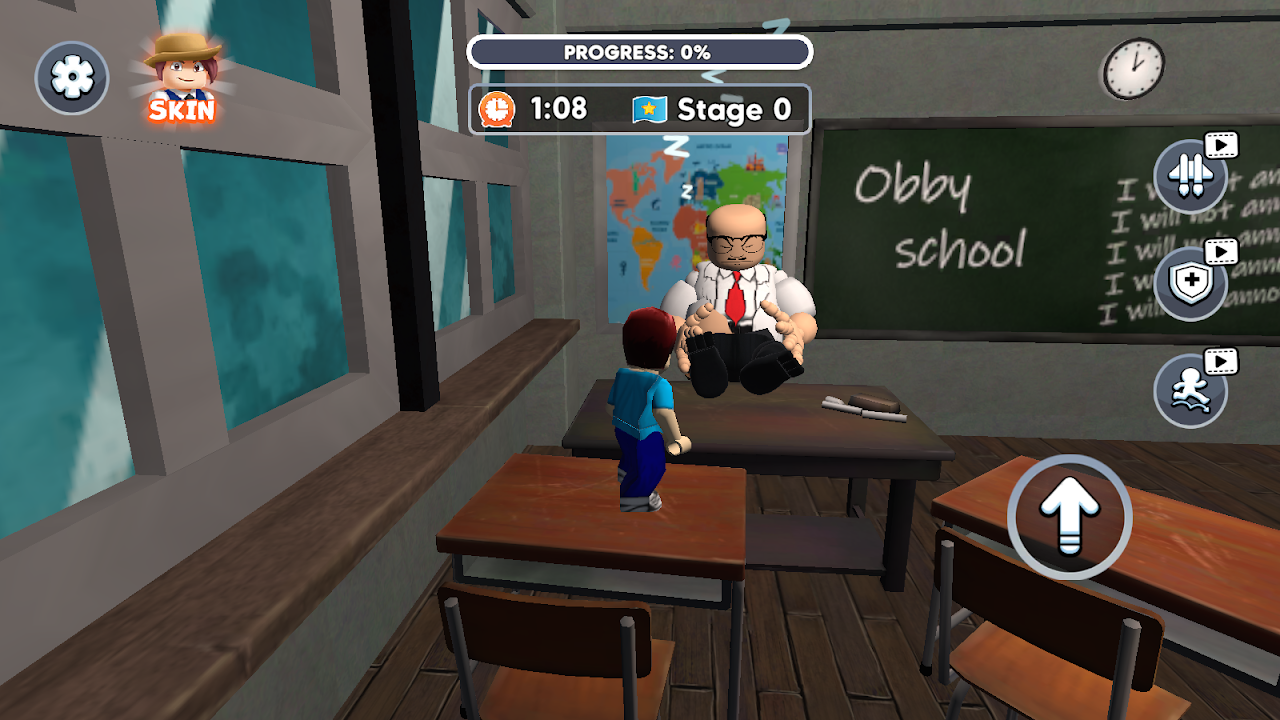The width and height of the screenshot is (1280, 720).
Task: Open the SKIN character selector
Action: [x=182, y=77]
